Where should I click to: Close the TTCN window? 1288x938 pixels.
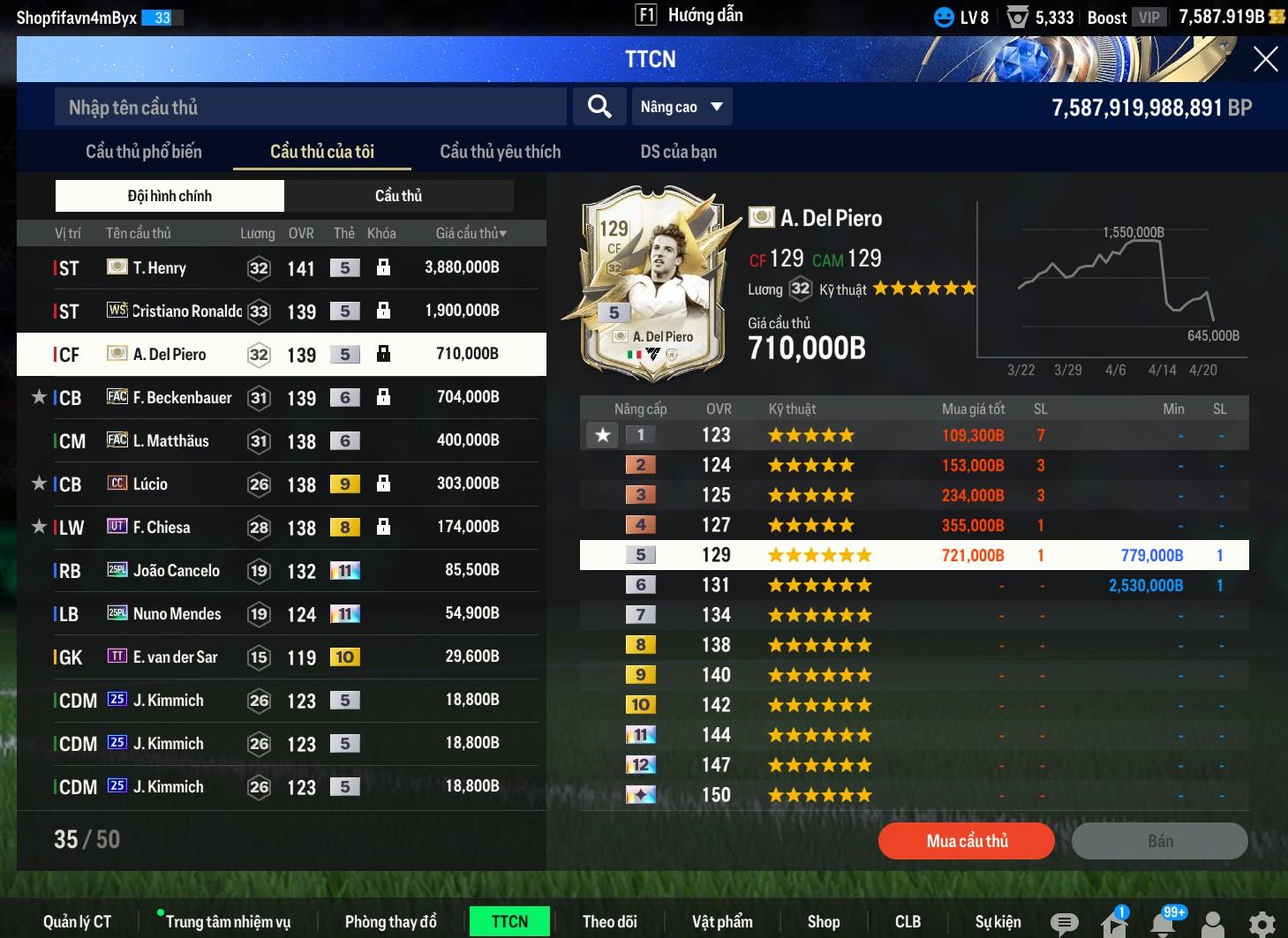[1265, 59]
